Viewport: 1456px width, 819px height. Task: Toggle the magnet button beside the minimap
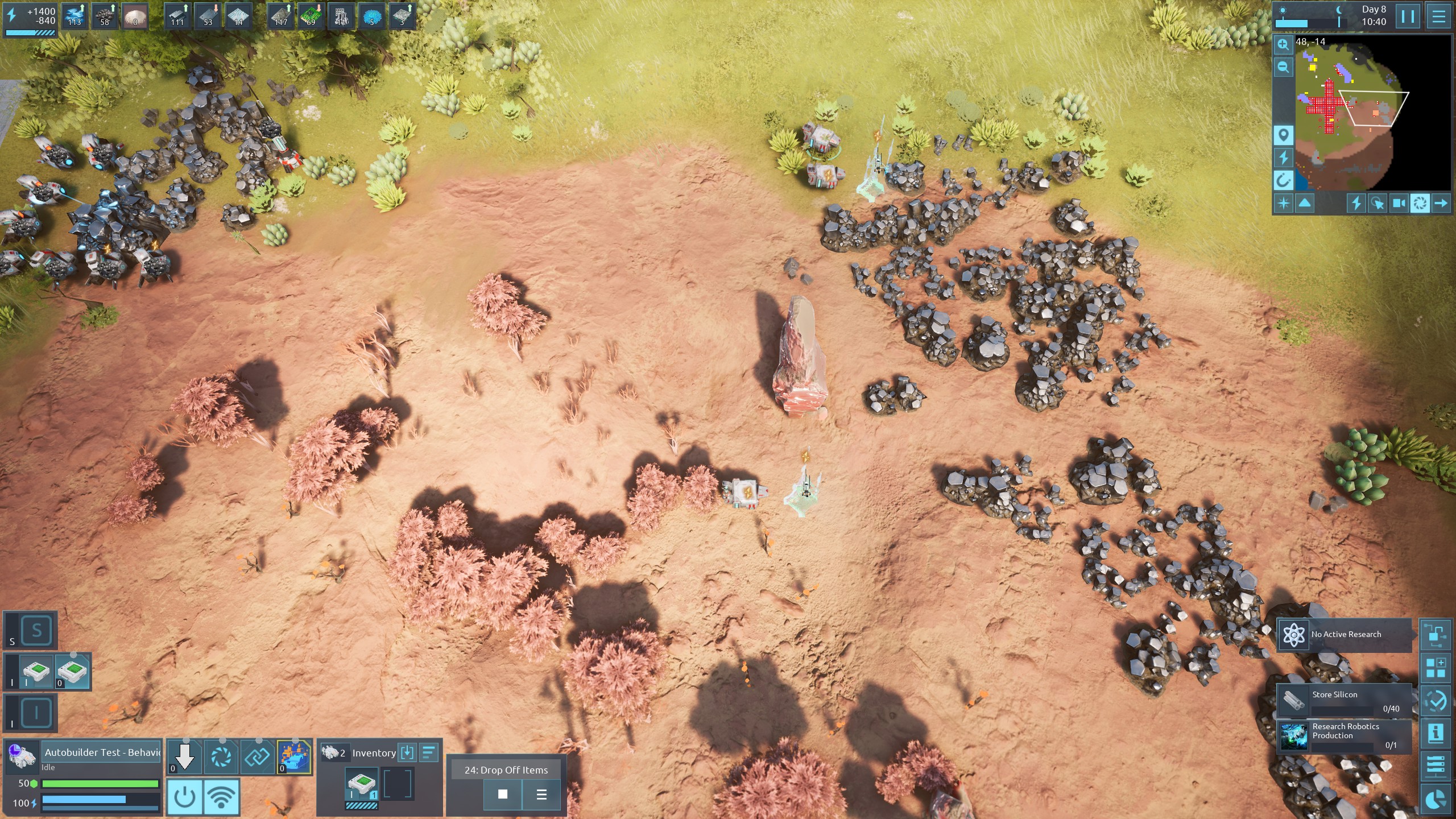[1283, 181]
